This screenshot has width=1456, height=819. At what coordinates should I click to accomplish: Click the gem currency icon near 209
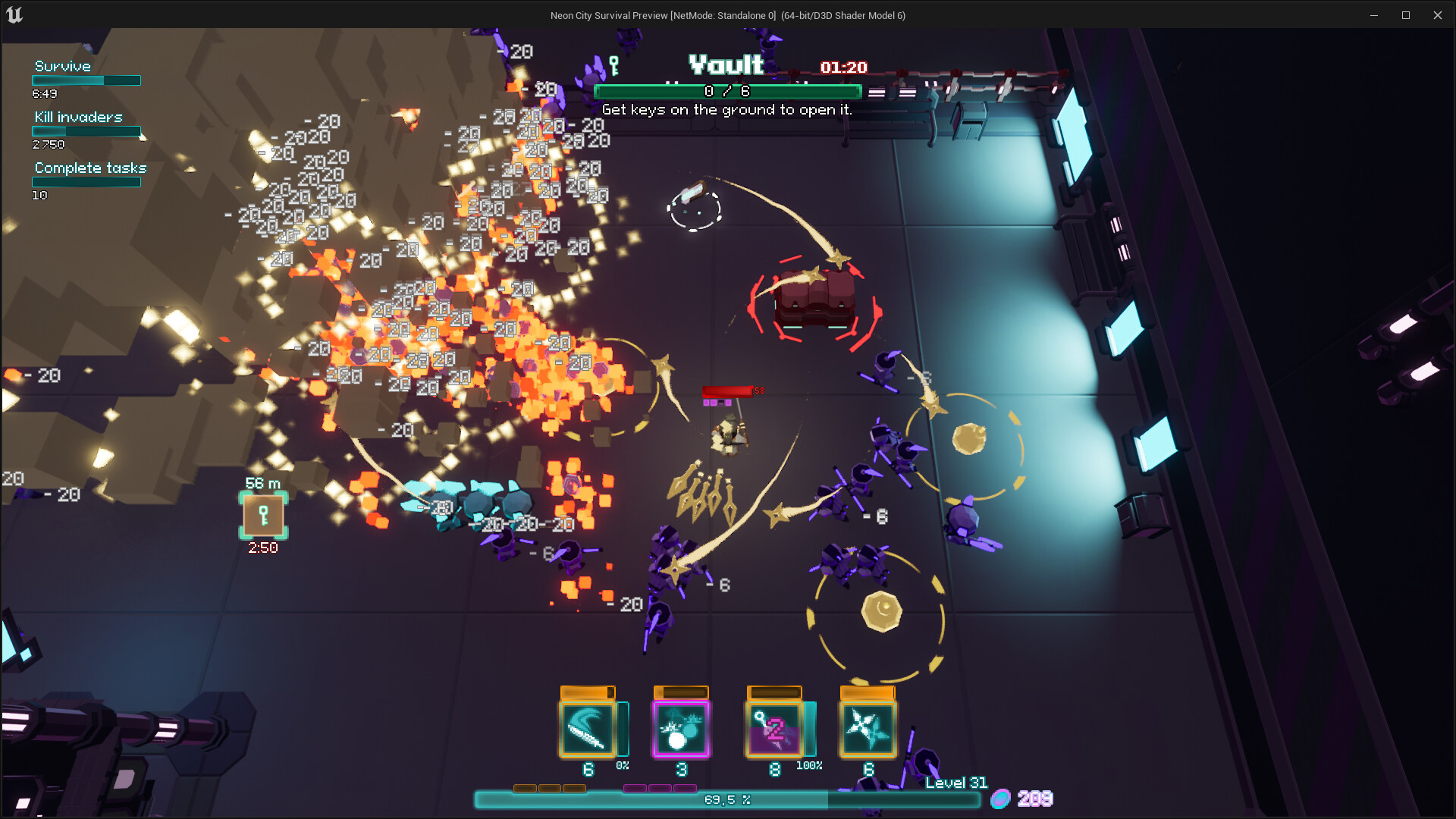coord(1003,799)
